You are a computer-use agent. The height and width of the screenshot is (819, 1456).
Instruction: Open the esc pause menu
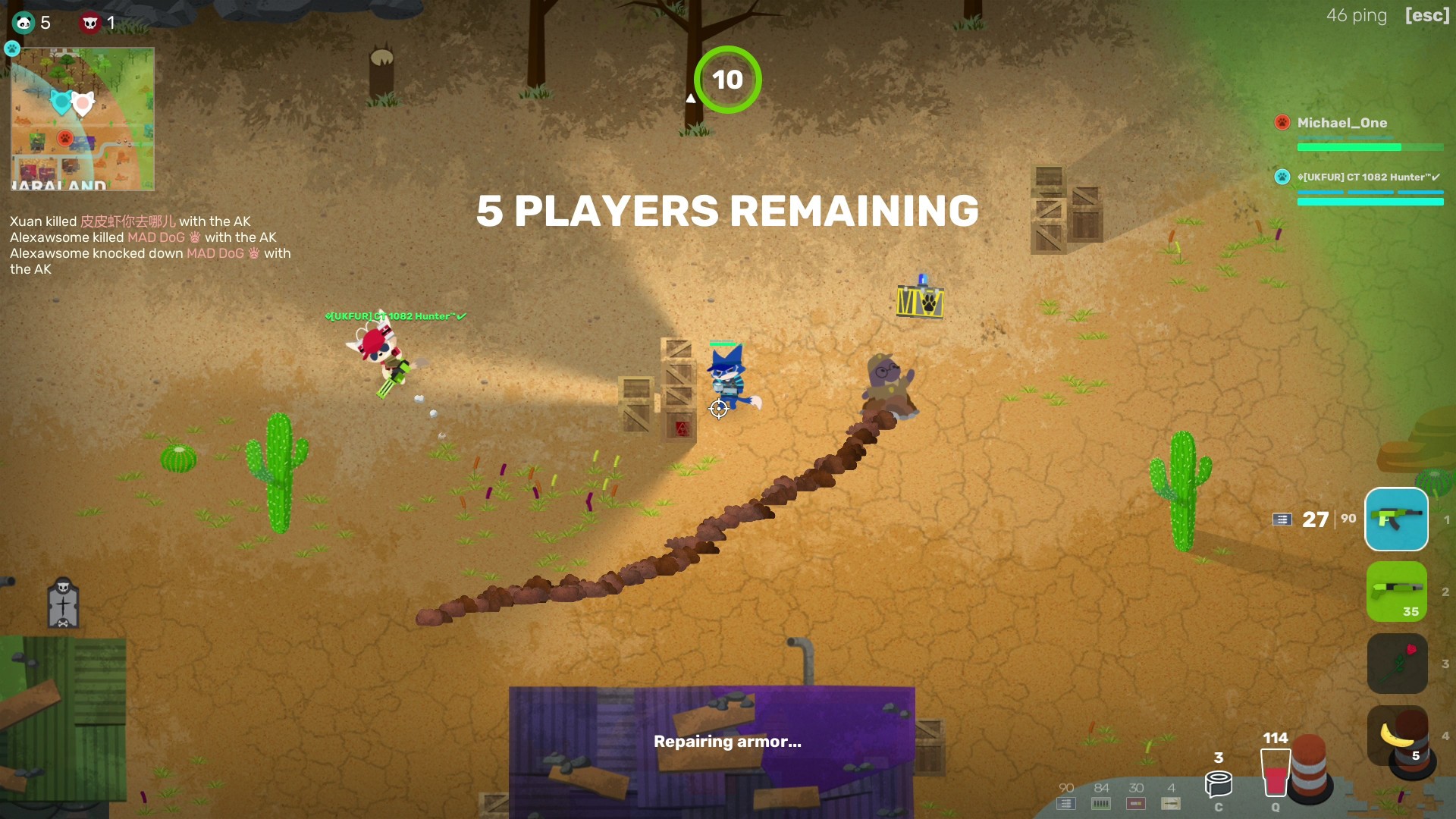click(x=1426, y=16)
